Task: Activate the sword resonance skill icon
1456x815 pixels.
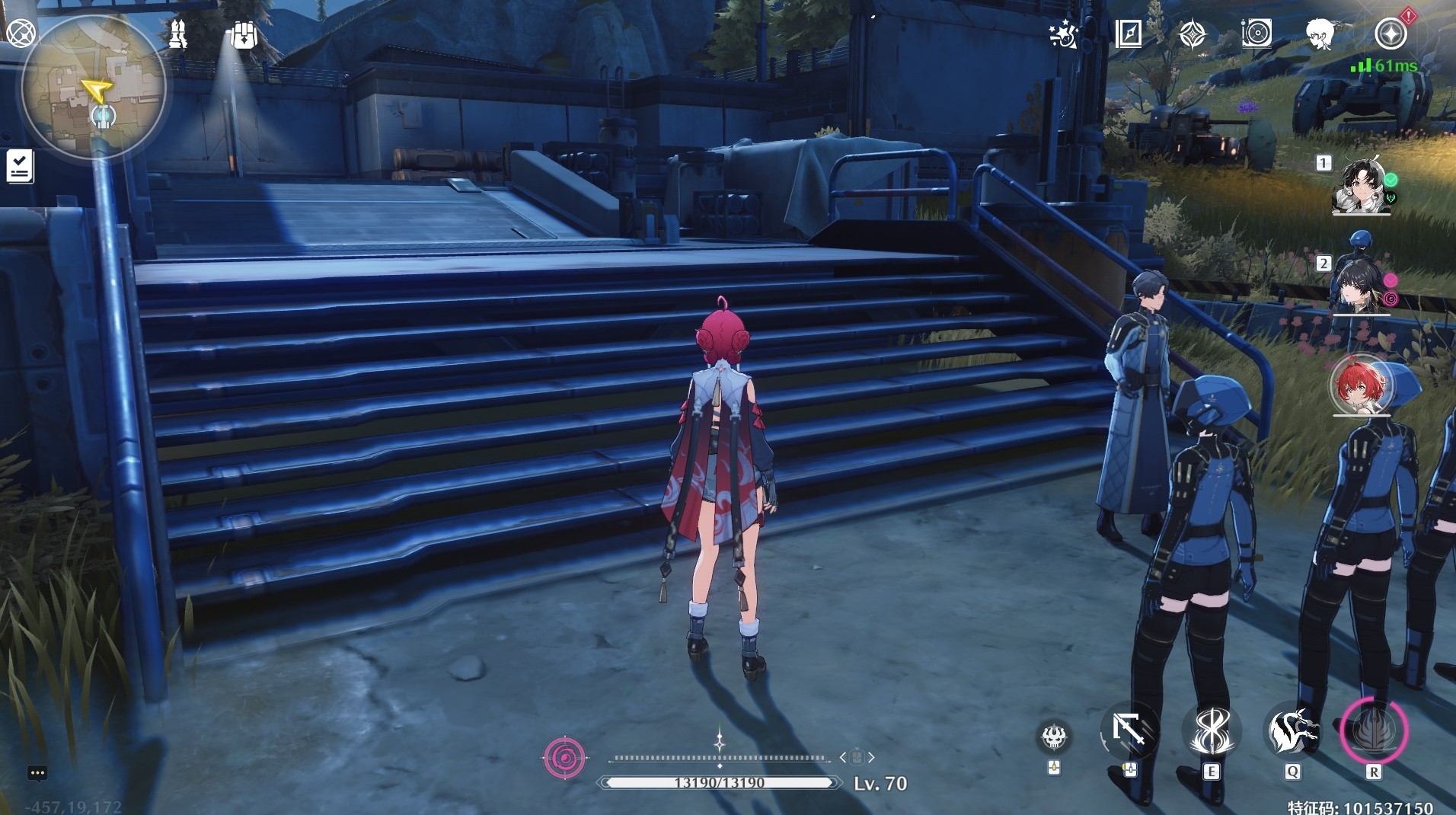Action: (1211, 731)
